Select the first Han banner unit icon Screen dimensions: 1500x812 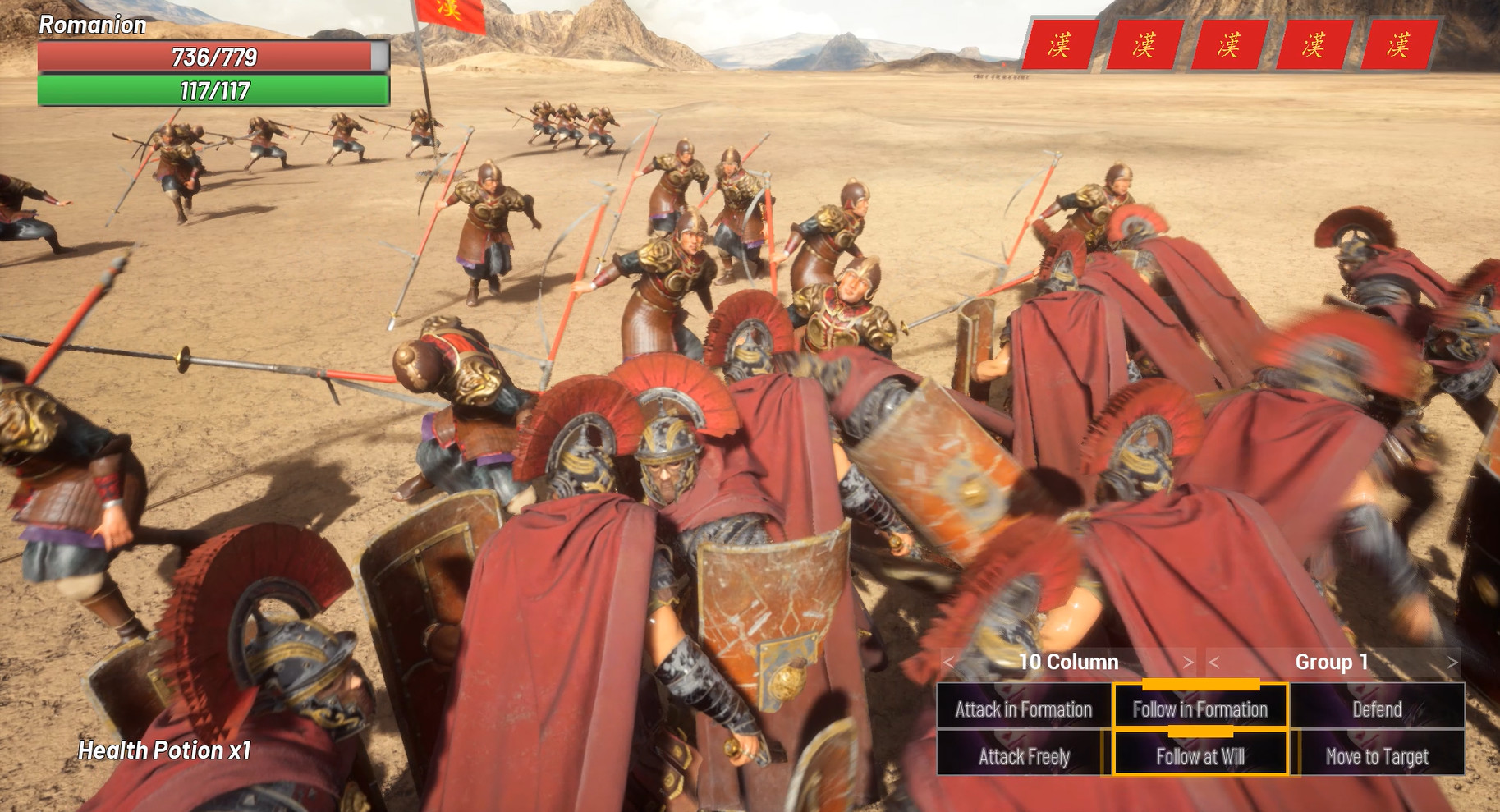click(1058, 45)
